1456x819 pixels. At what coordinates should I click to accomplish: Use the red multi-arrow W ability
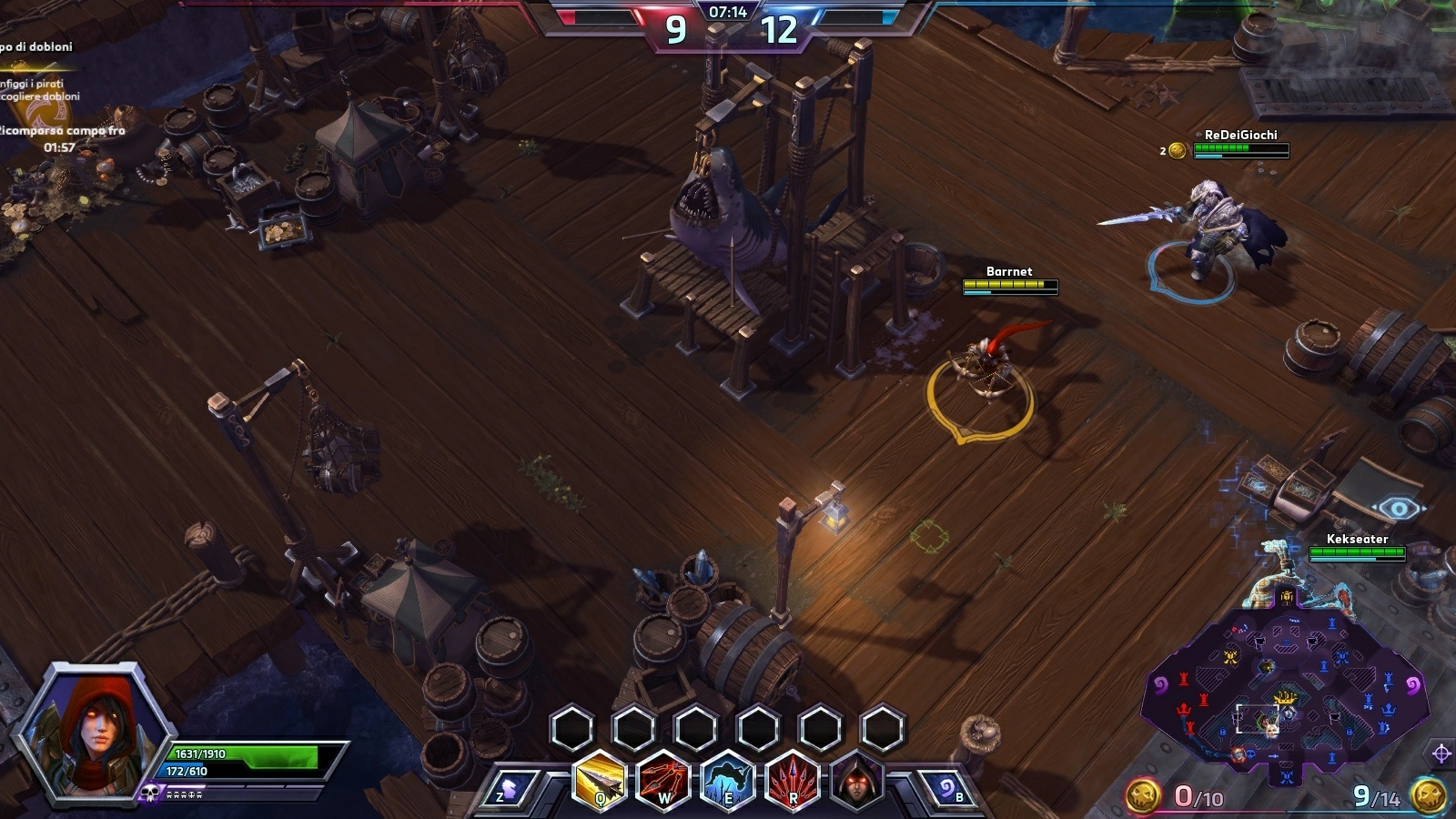pyautogui.click(x=663, y=781)
